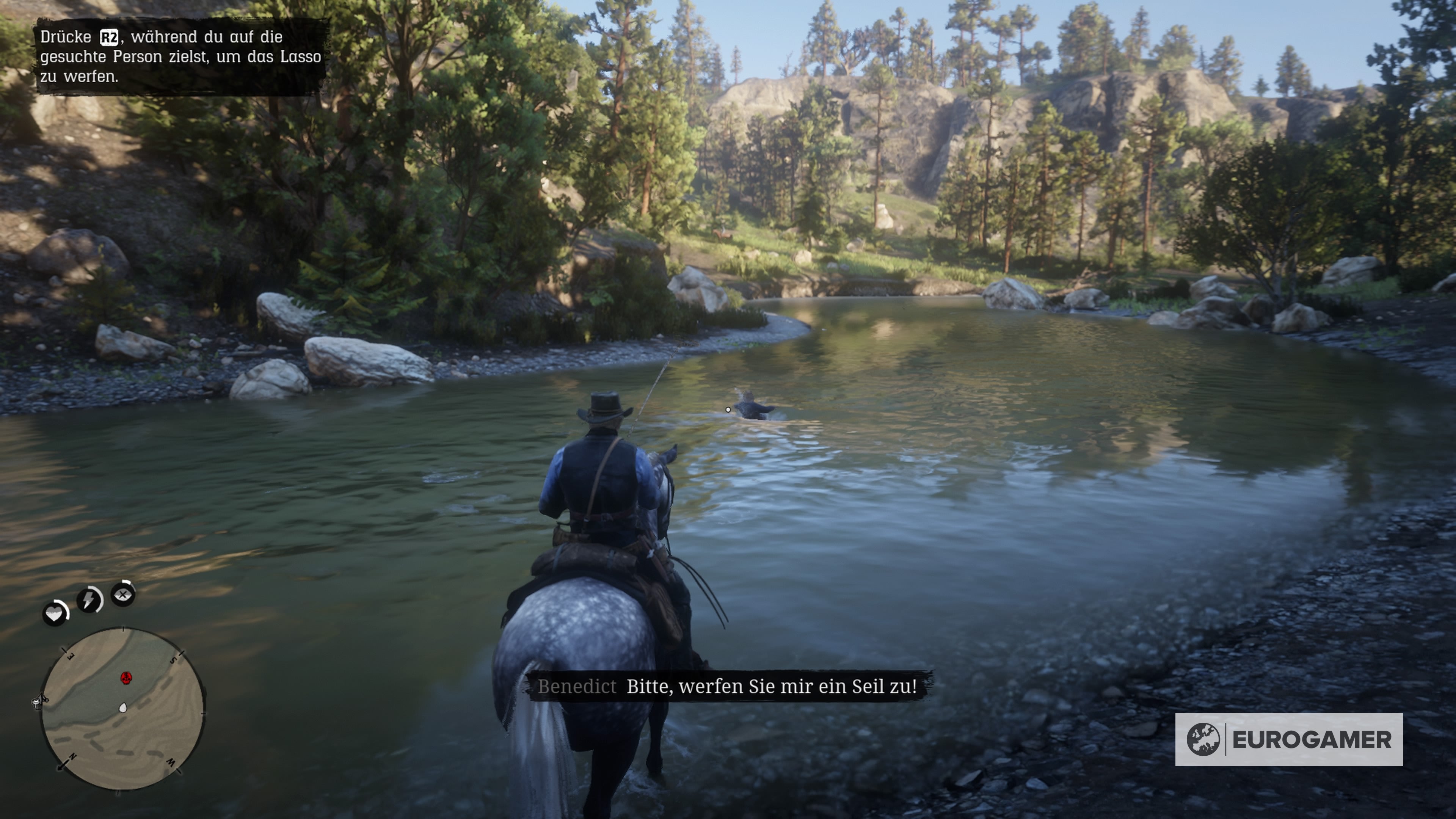
Task: Click the white player marker on the minimap
Action: [124, 708]
